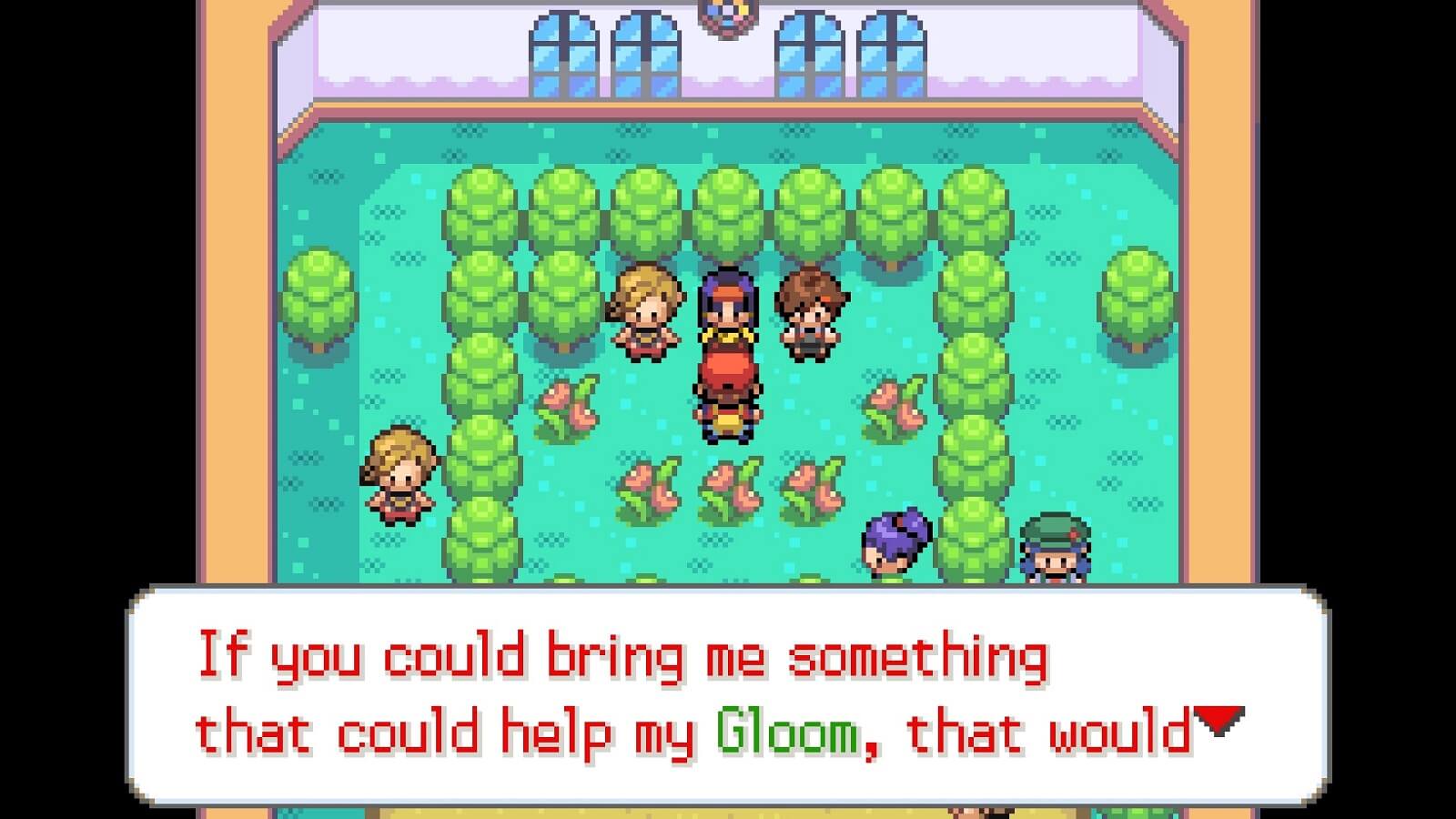This screenshot has width=1456, height=819.
Task: Toggle the pink flower patch left of the hedge
Action: 564,405
